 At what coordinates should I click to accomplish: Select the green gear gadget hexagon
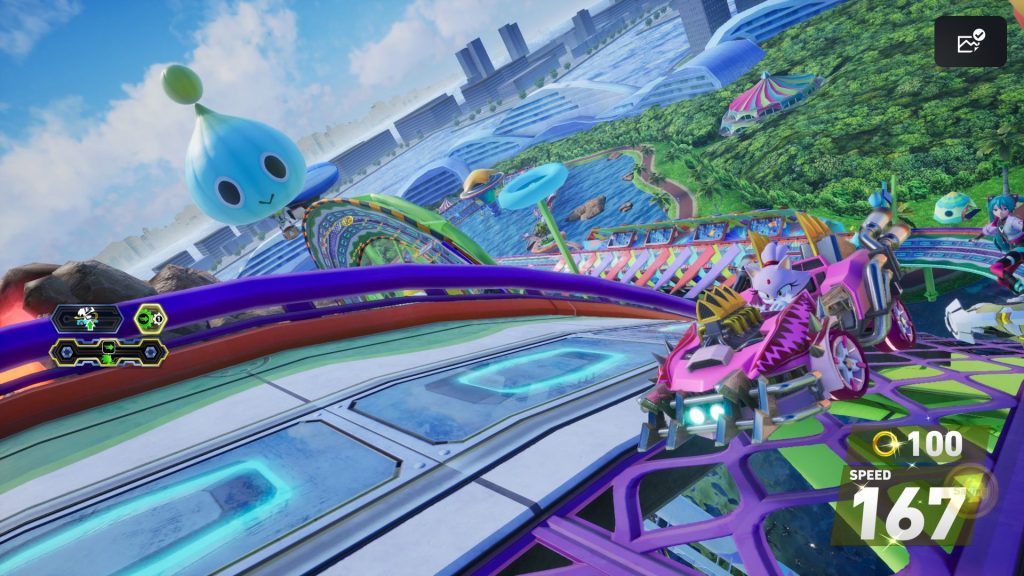(x=151, y=319)
